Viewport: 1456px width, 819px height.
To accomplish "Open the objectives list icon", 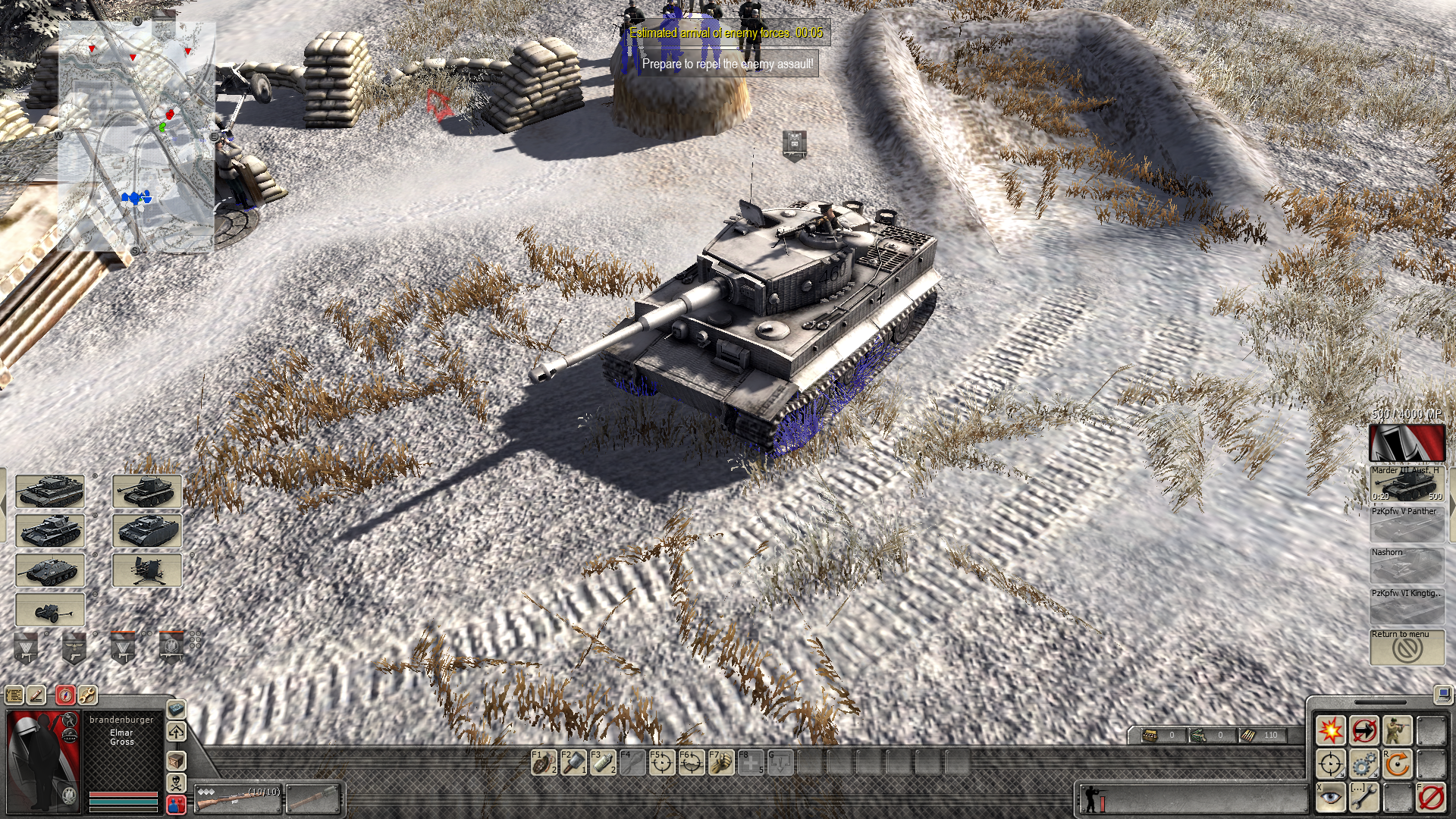I will 14,695.
